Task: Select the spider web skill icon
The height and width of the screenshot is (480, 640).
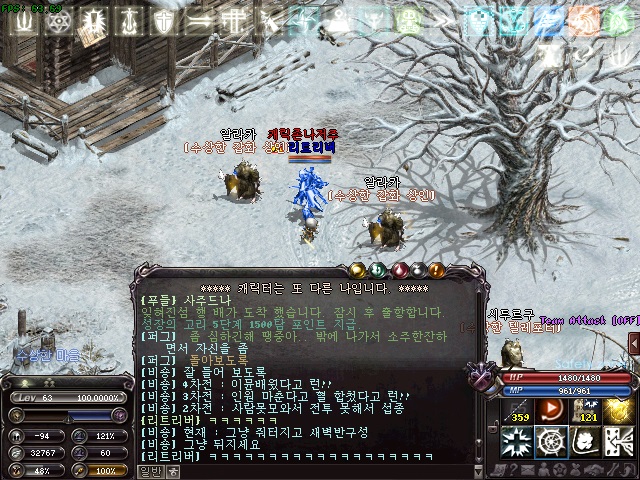Action: click(x=550, y=439)
